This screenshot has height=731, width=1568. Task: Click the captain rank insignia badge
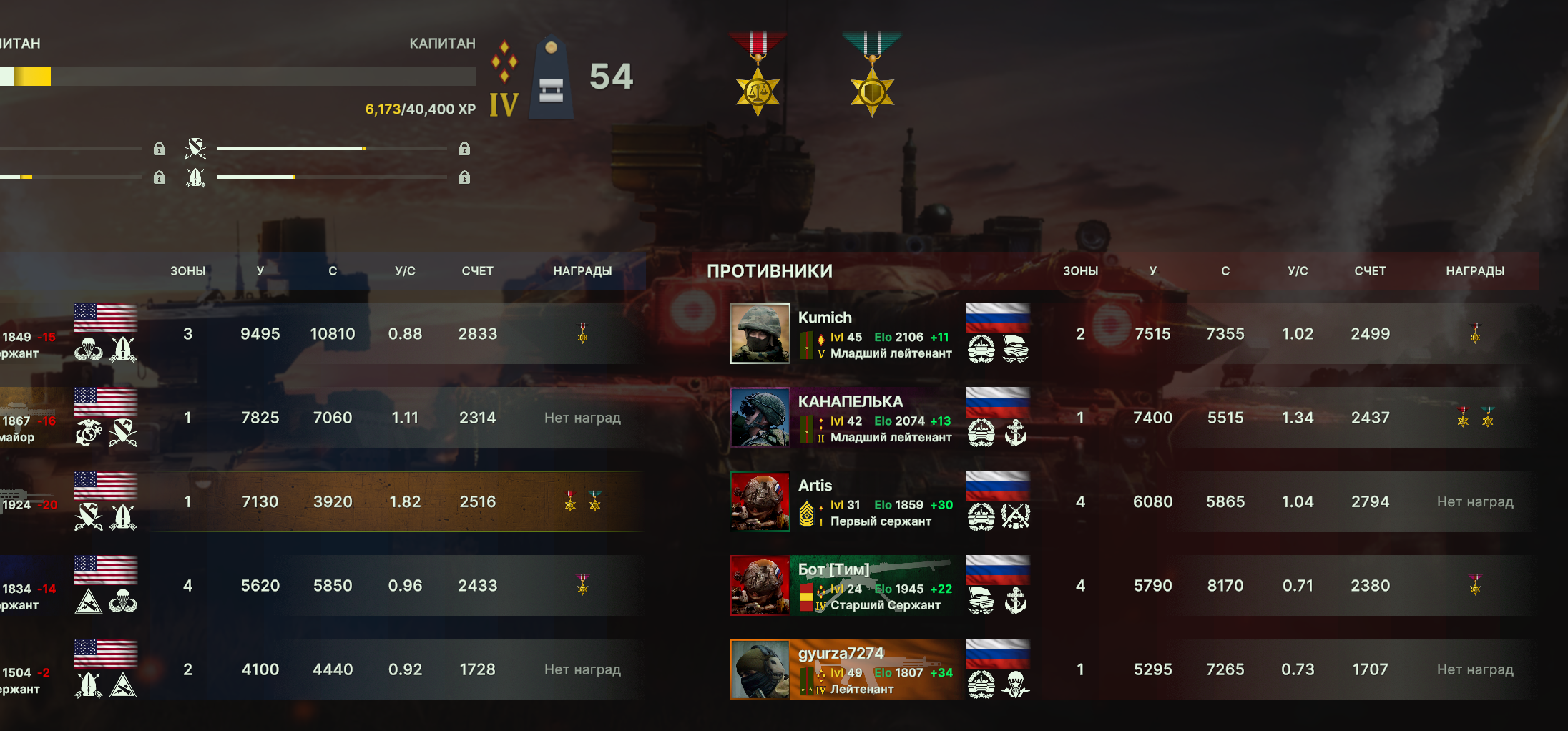click(551, 78)
